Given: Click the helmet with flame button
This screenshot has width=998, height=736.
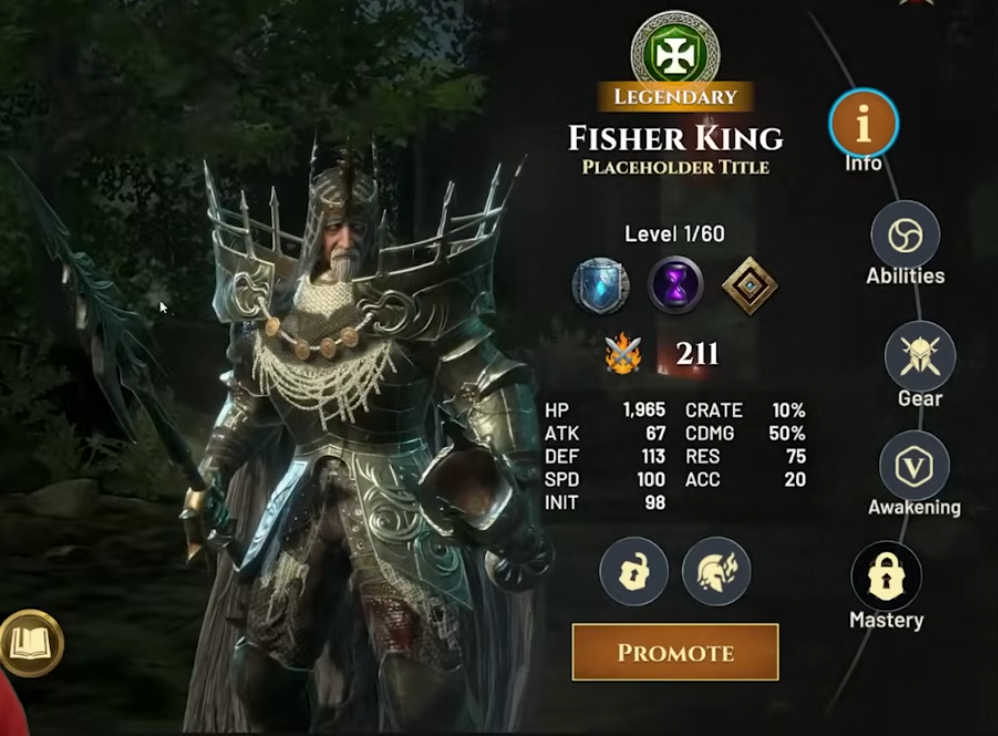Looking at the screenshot, I should 716,570.
